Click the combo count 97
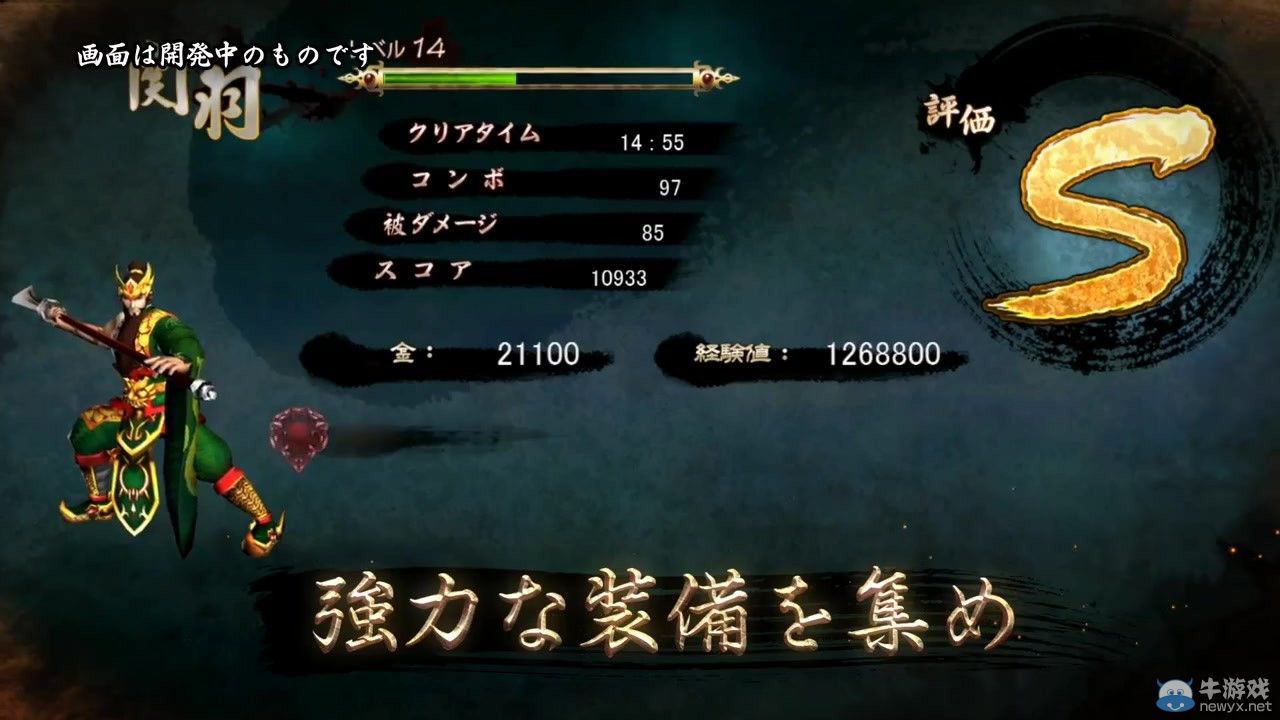This screenshot has height=720, width=1280. [669, 188]
